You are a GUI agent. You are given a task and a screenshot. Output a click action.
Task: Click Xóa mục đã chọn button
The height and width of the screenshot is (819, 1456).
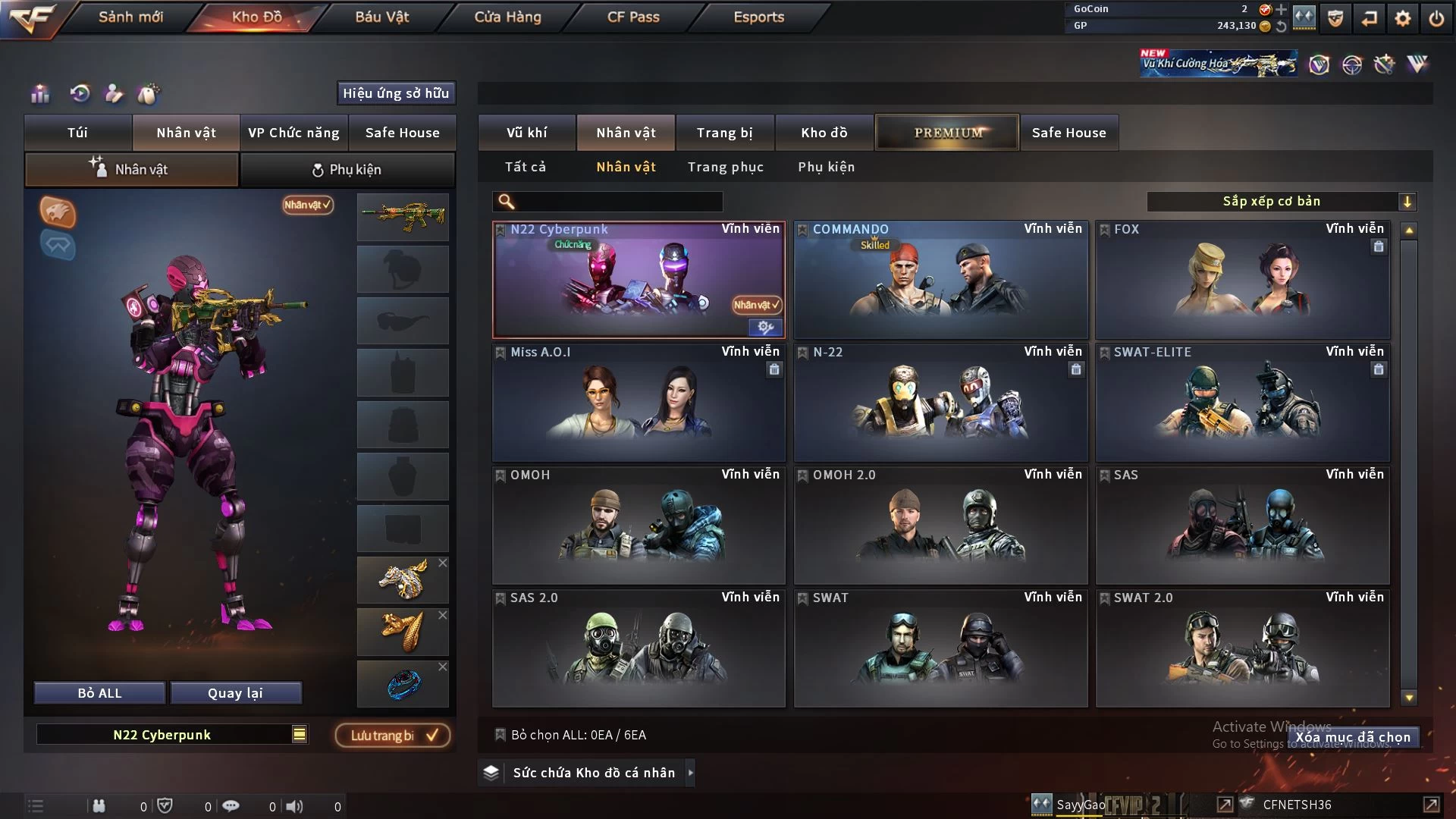1353,737
